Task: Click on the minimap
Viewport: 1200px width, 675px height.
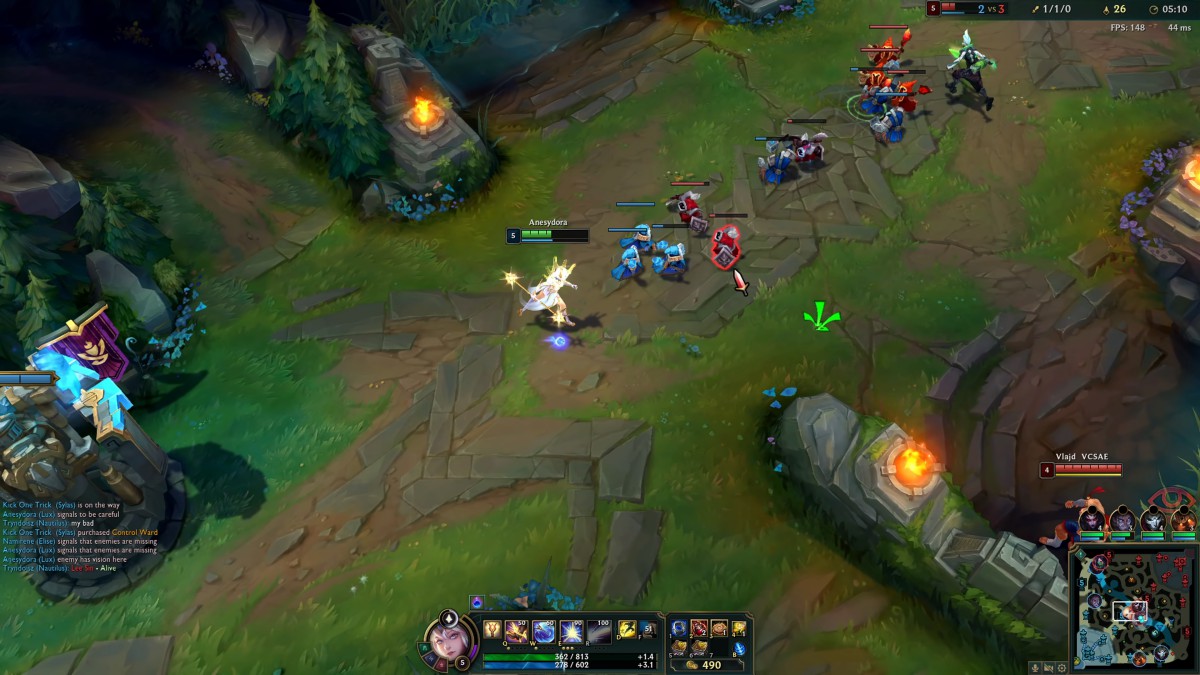Action: click(1133, 609)
